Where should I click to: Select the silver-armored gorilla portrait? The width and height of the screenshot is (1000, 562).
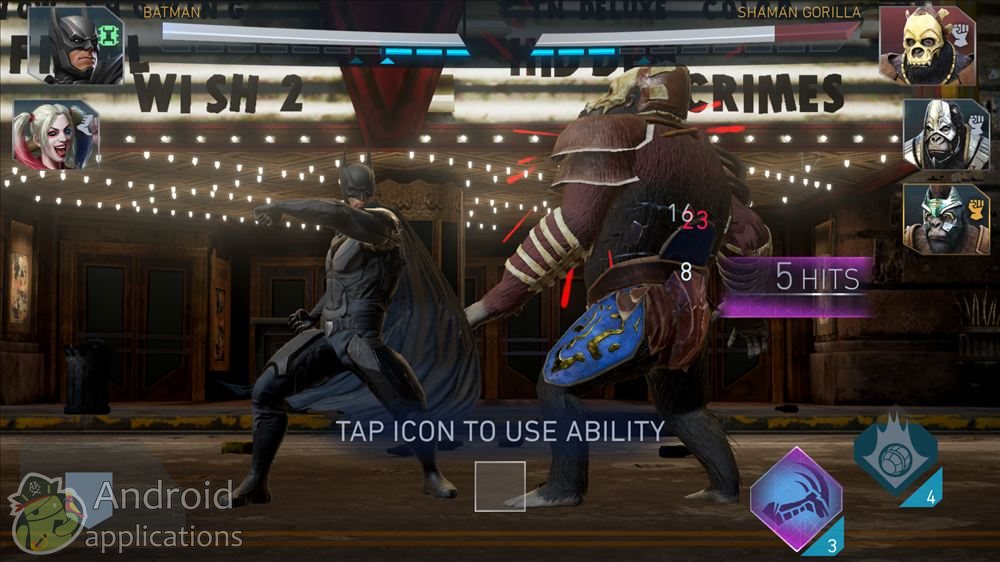[x=939, y=133]
